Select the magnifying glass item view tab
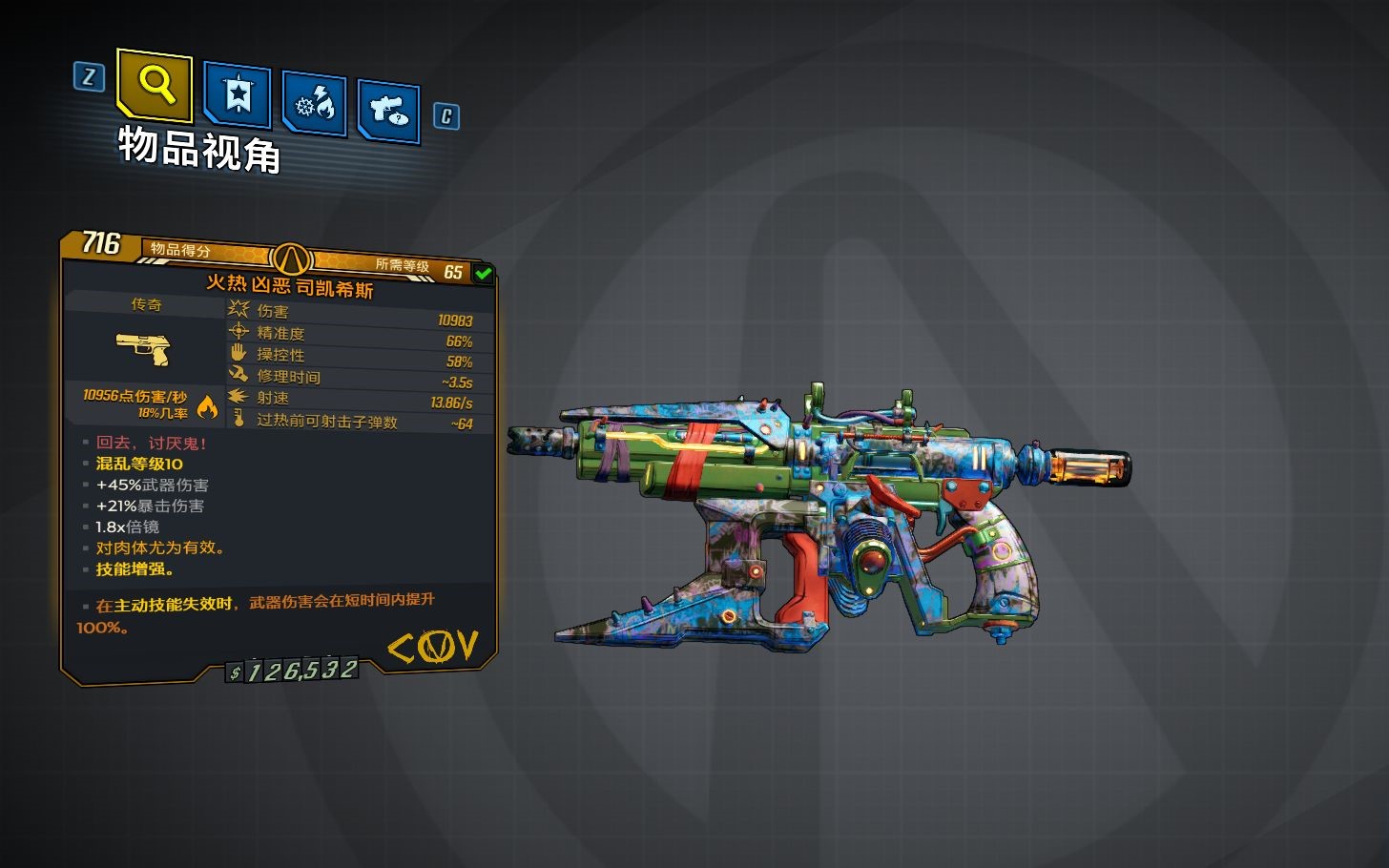The width and height of the screenshot is (1389, 868). click(155, 85)
